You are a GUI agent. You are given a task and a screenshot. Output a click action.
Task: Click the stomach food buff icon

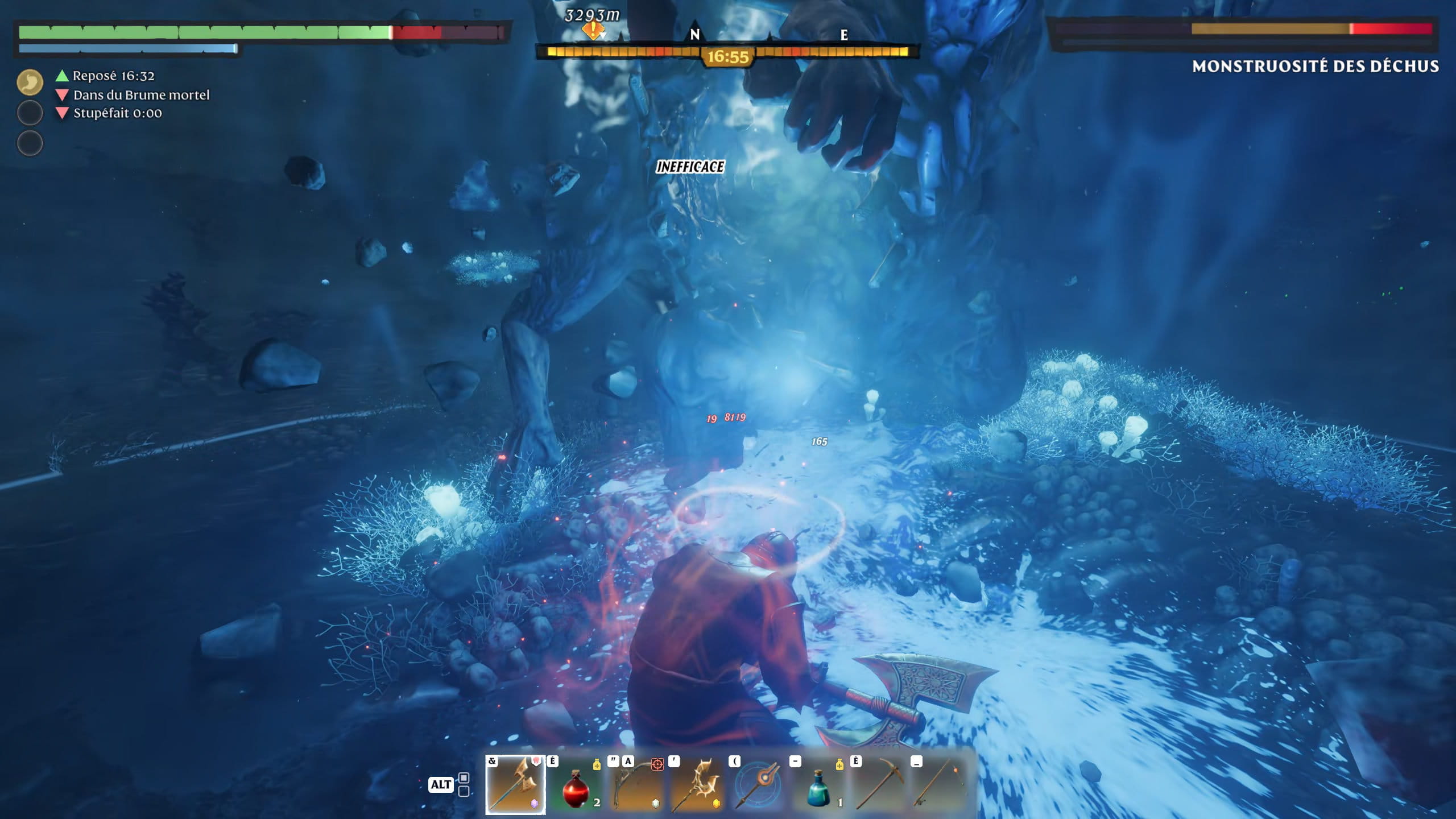(x=30, y=82)
